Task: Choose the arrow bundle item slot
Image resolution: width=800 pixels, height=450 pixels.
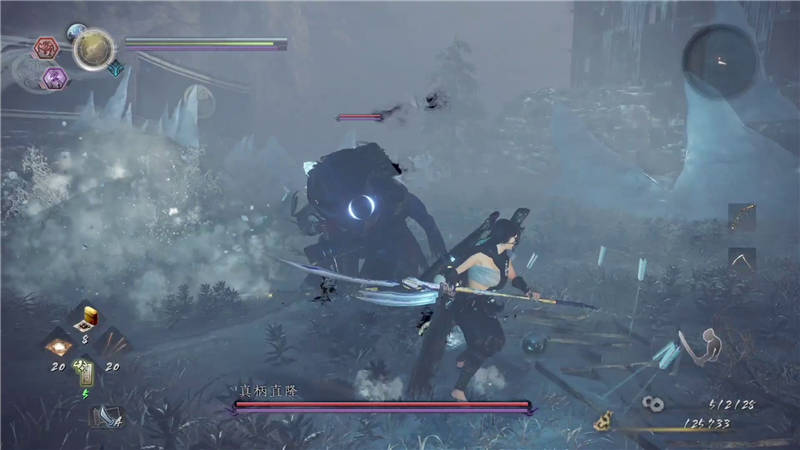Action: coord(114,343)
